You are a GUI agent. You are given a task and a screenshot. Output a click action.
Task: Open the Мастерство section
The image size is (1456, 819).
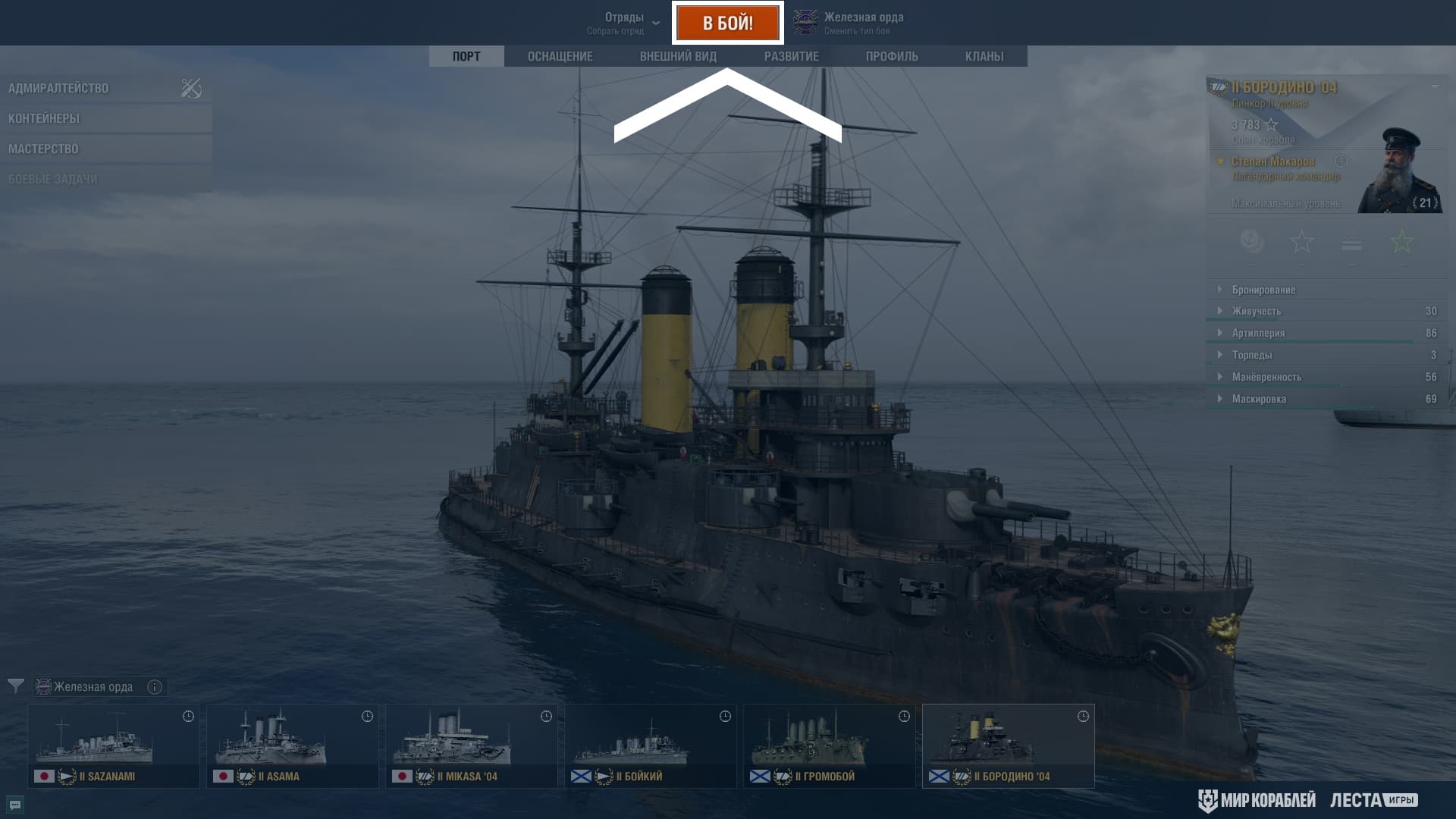tap(43, 149)
